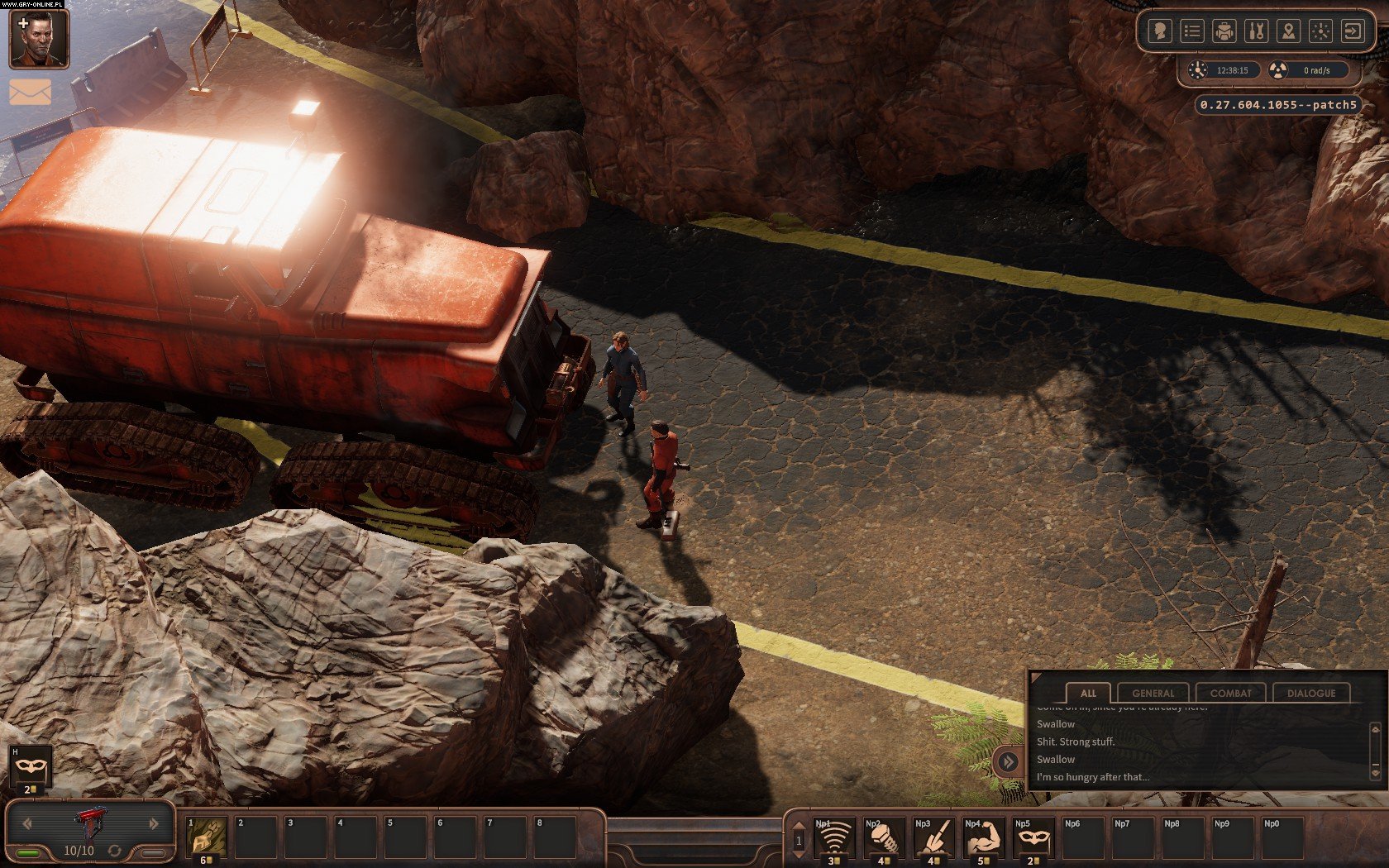Click the exit arrow menu icon

1353,31
